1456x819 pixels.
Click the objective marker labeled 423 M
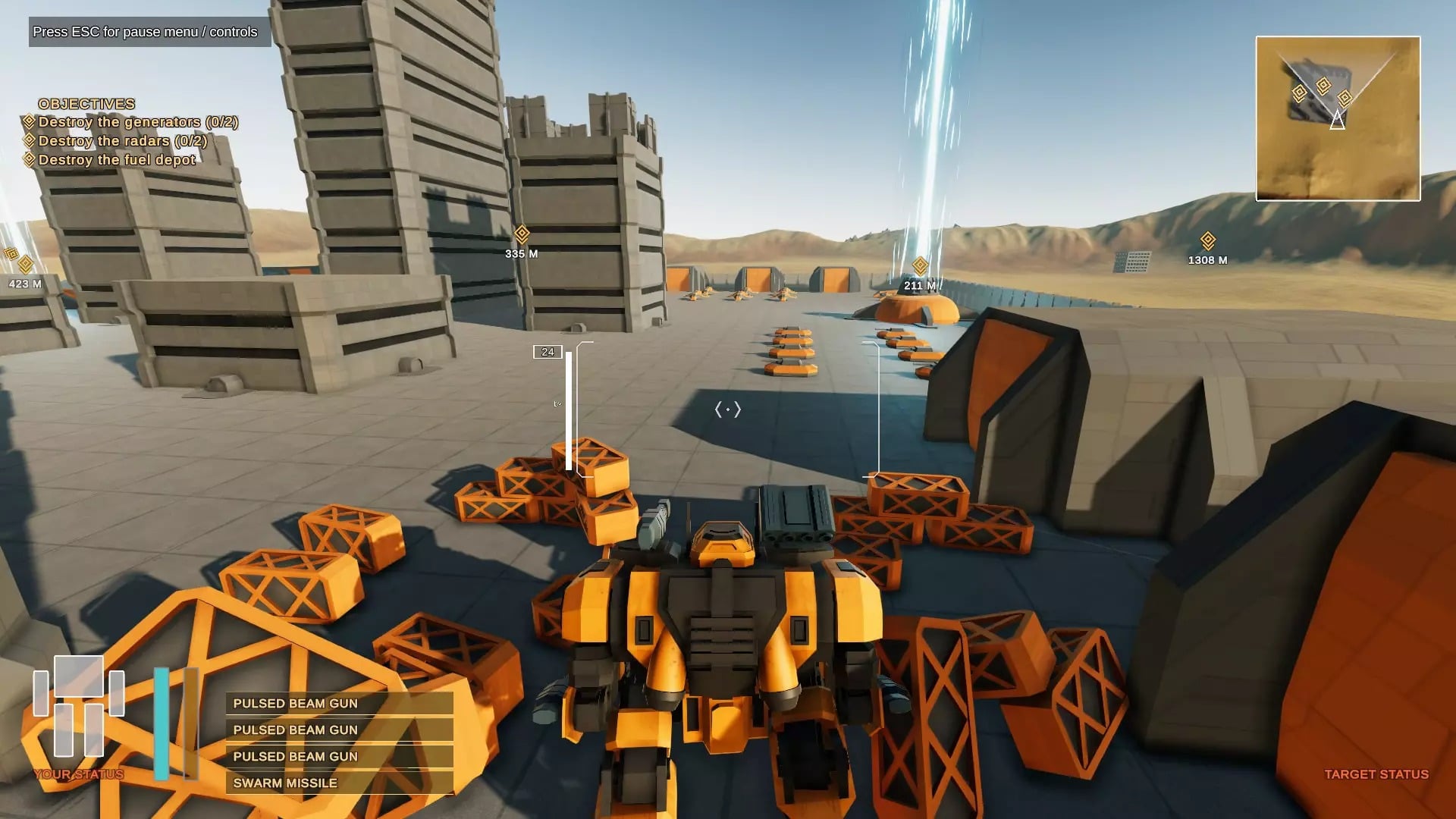(26, 265)
